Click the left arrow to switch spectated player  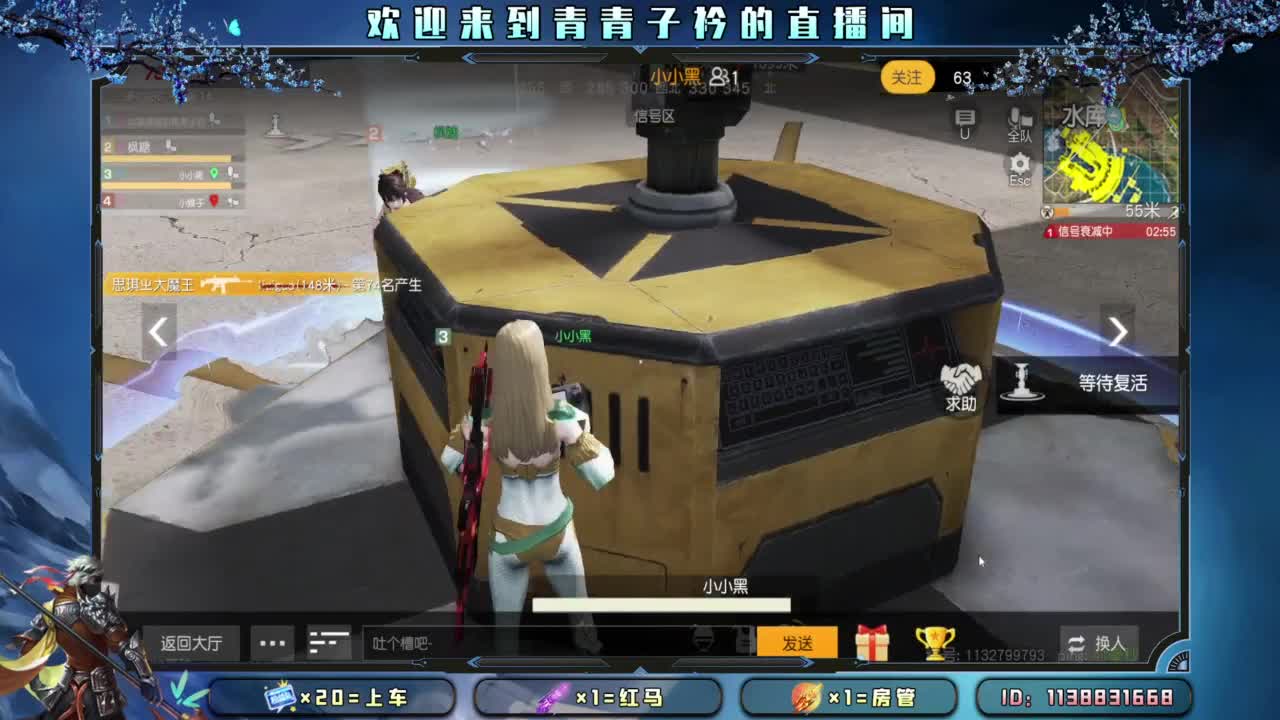pyautogui.click(x=156, y=331)
